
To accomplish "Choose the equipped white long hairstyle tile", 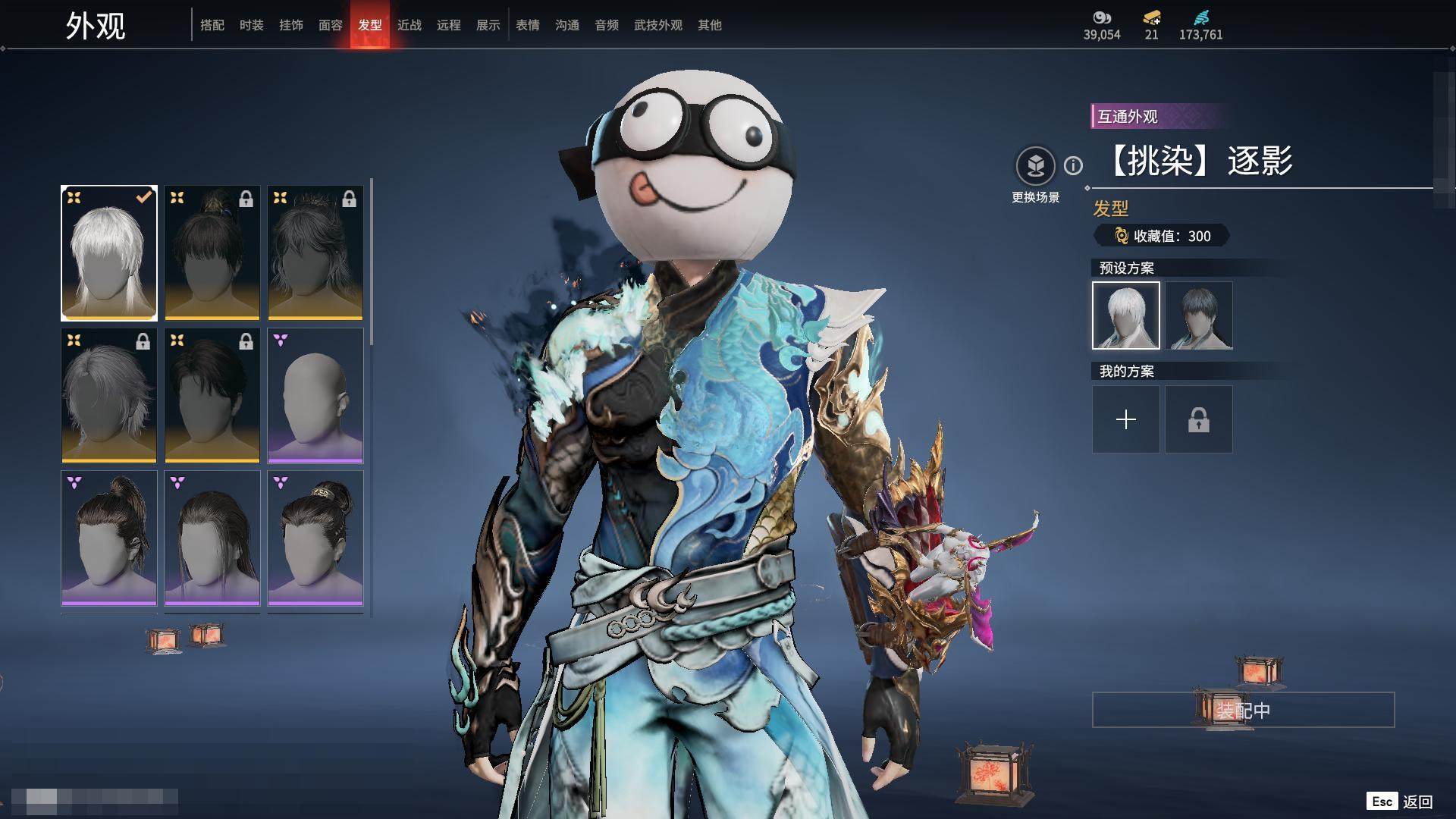I will click(109, 253).
